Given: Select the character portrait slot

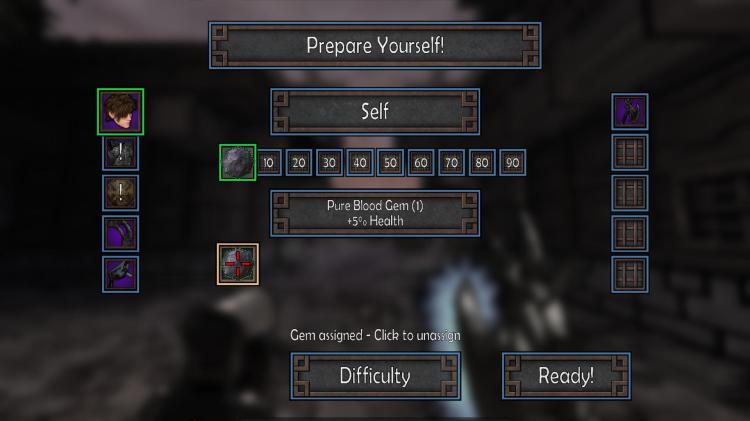Looking at the screenshot, I should 121,112.
